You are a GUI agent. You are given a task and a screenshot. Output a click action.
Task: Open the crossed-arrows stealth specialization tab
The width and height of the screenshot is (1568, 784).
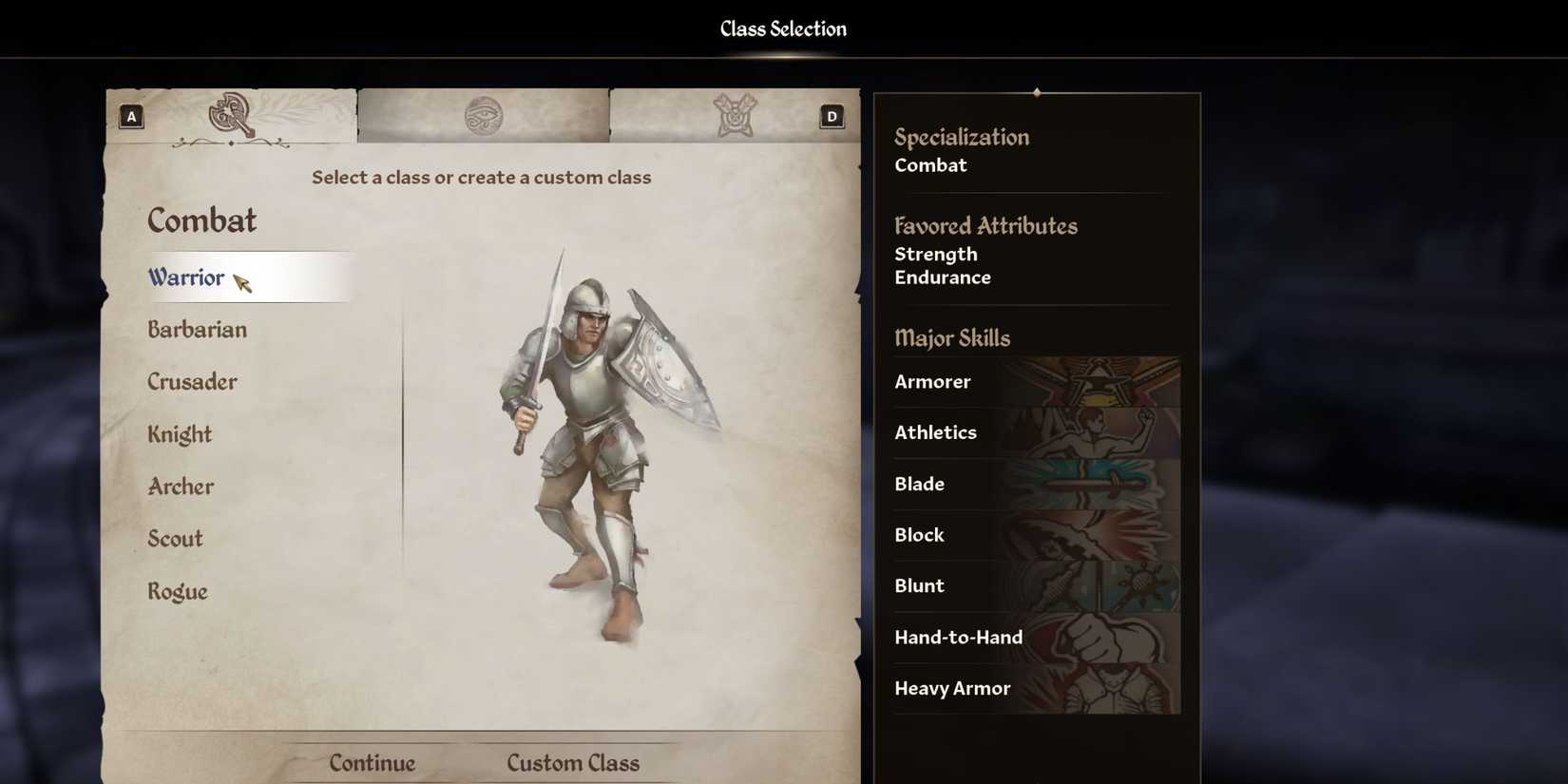[736, 112]
